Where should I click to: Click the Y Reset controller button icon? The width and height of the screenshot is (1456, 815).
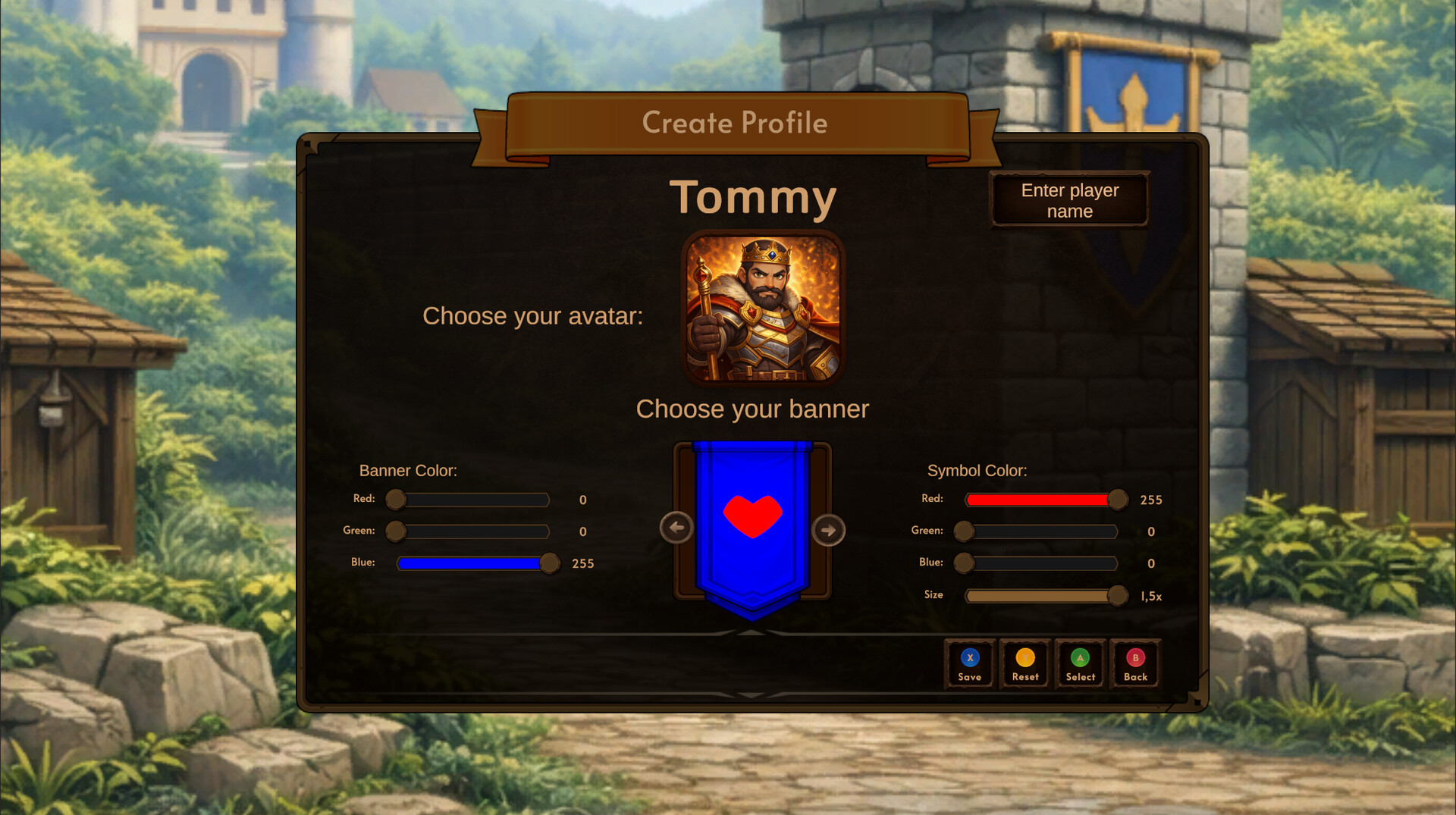pyautogui.click(x=1025, y=658)
